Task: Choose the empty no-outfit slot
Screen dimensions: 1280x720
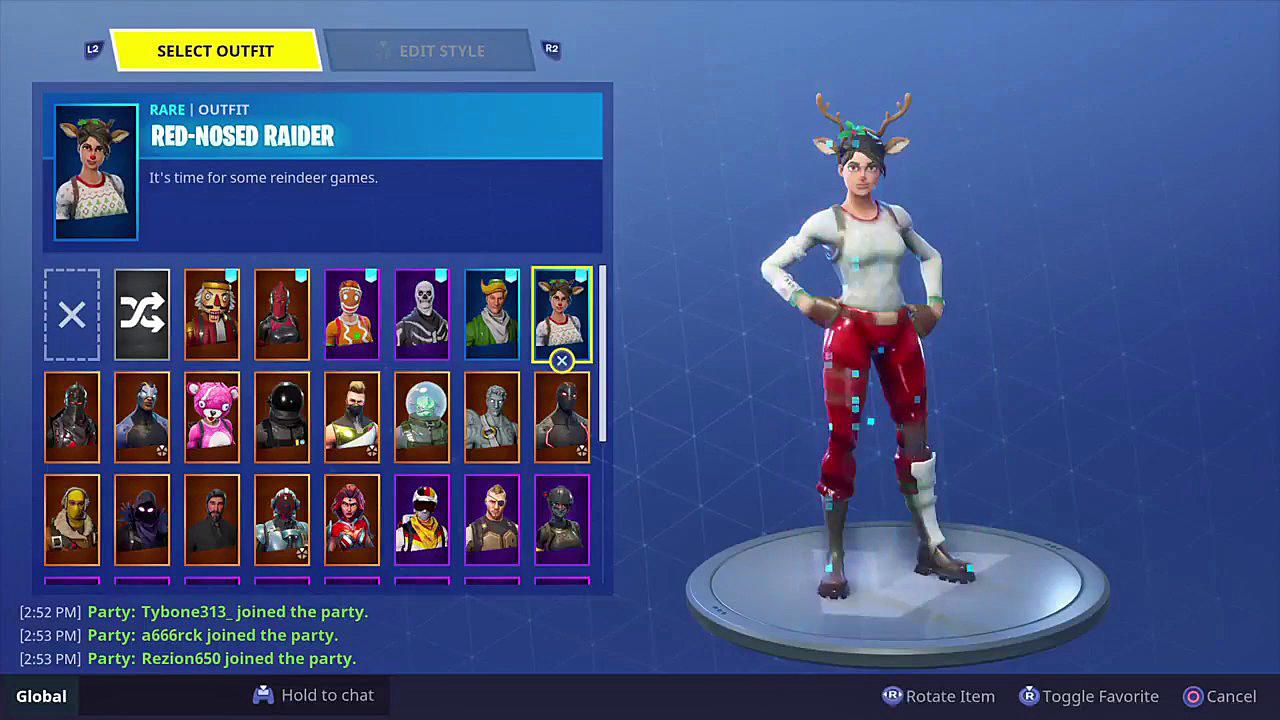Action: pyautogui.click(x=72, y=315)
